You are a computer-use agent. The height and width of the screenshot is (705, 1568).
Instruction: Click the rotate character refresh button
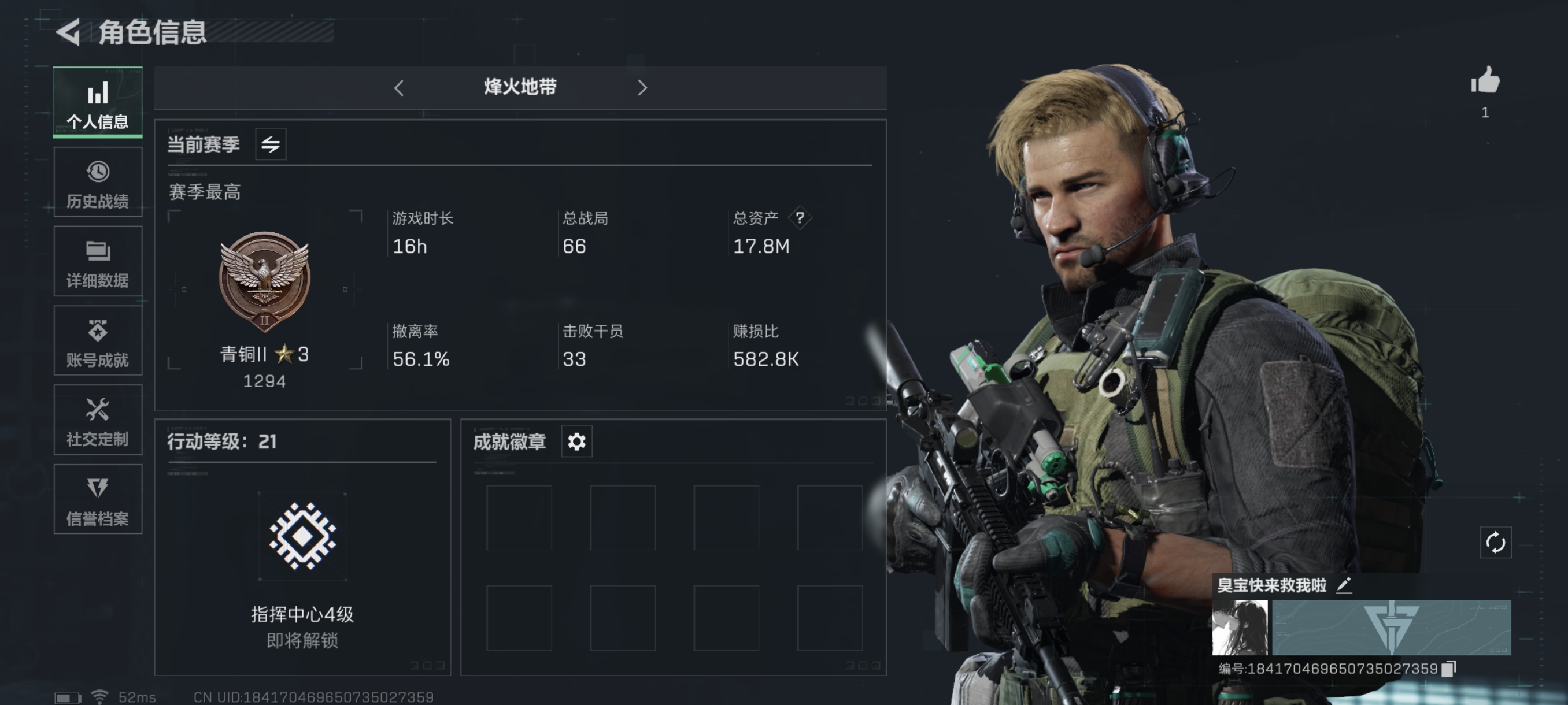(x=1495, y=542)
